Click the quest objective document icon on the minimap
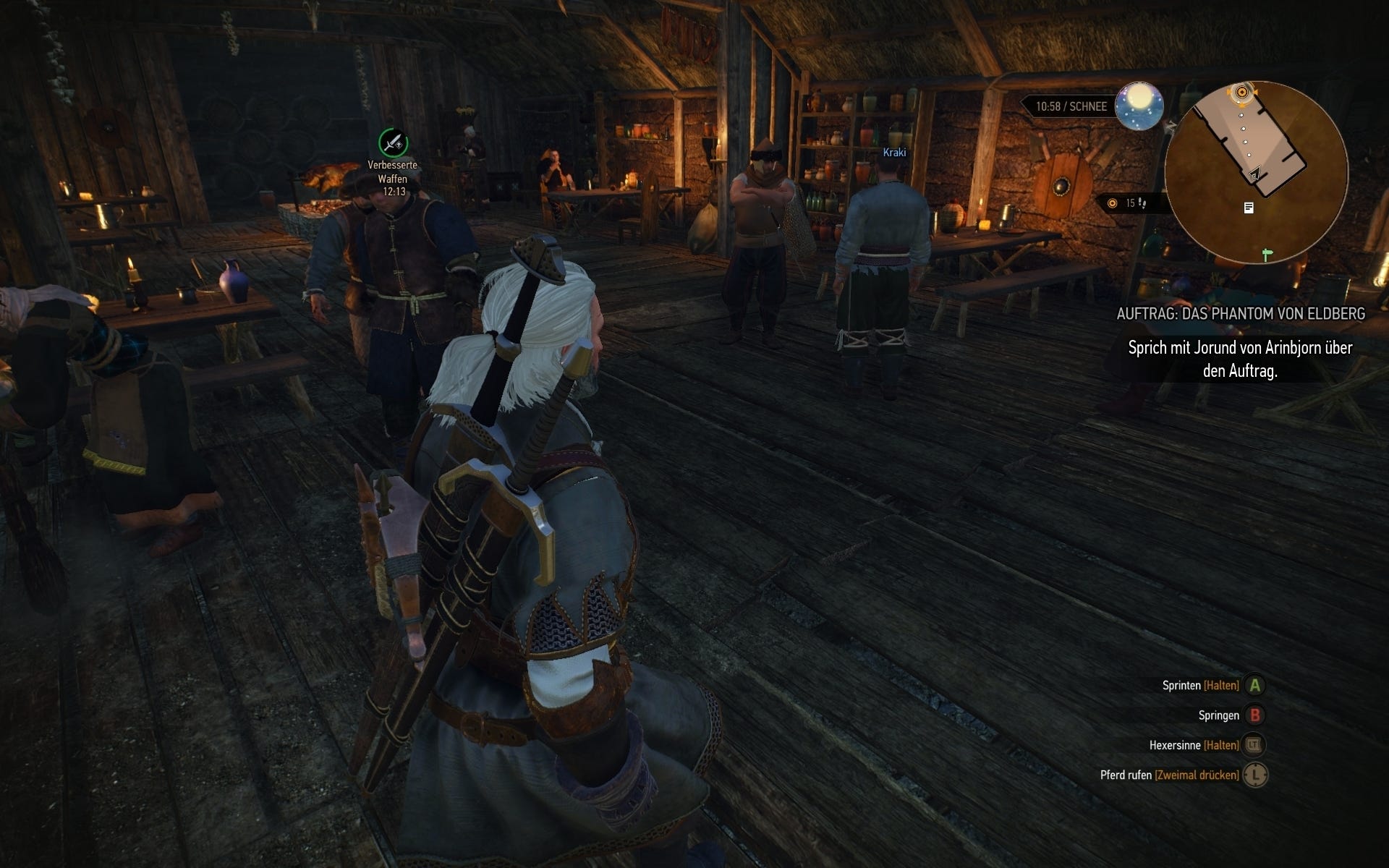1389x868 pixels. (x=1249, y=208)
